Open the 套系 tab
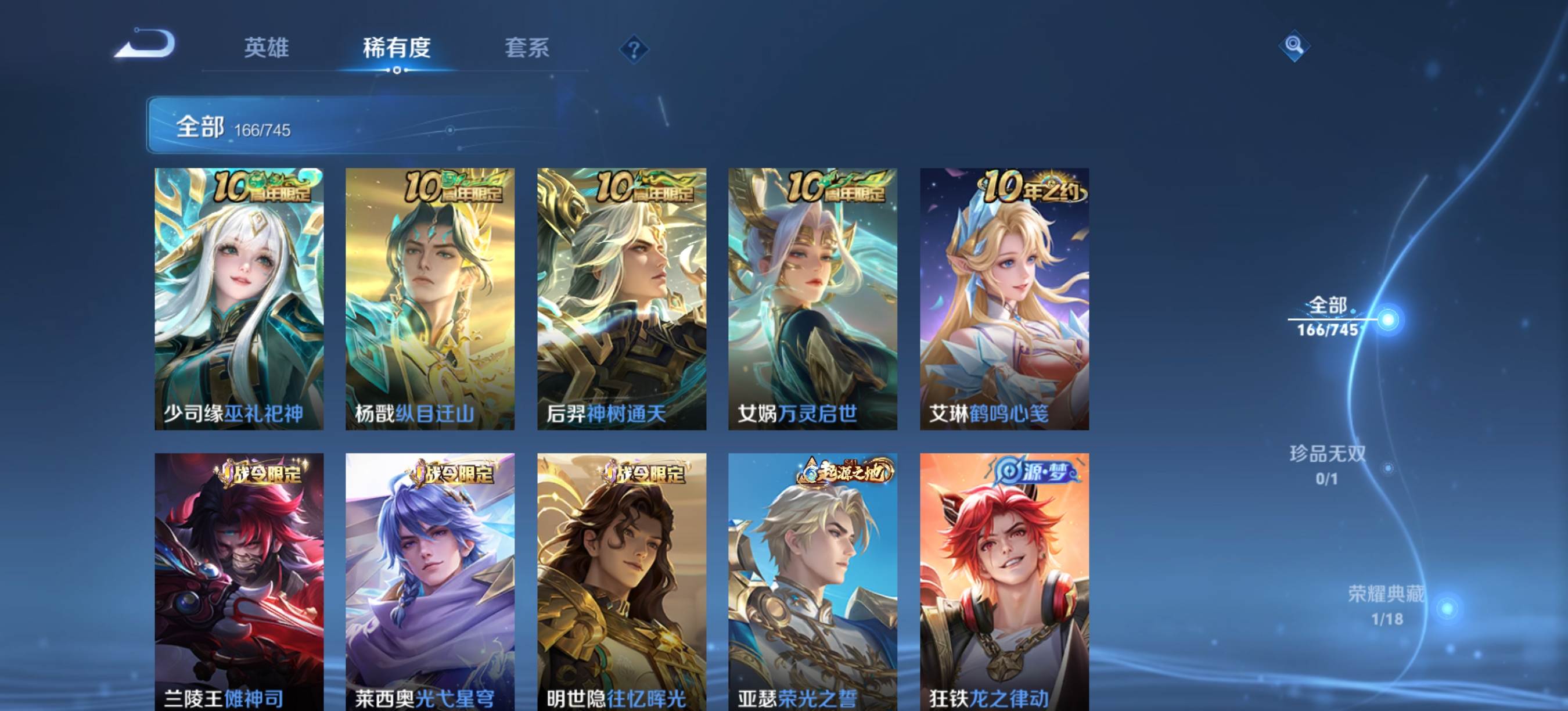This screenshot has width=1568, height=711. [x=527, y=48]
